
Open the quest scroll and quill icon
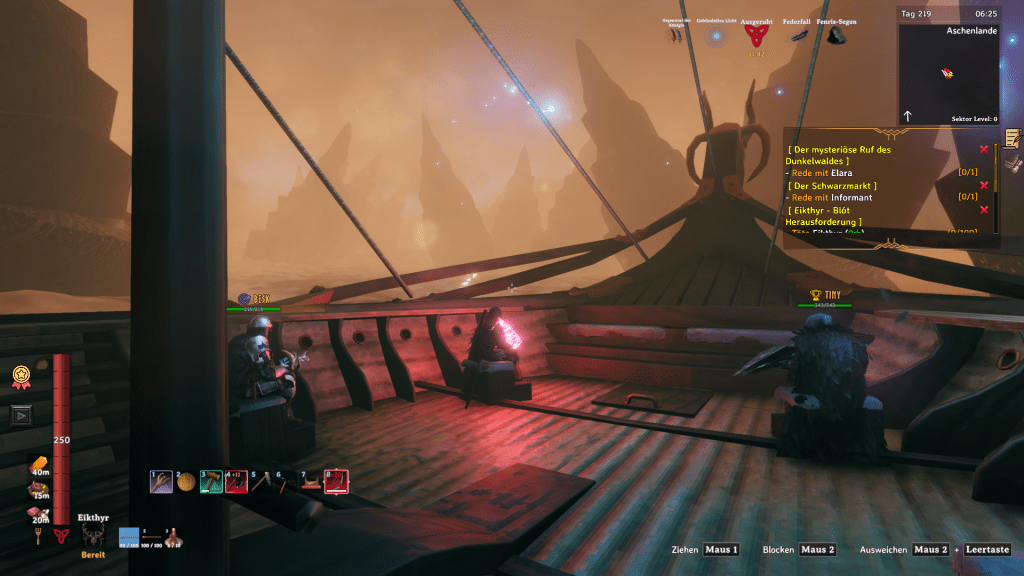pos(1013,137)
